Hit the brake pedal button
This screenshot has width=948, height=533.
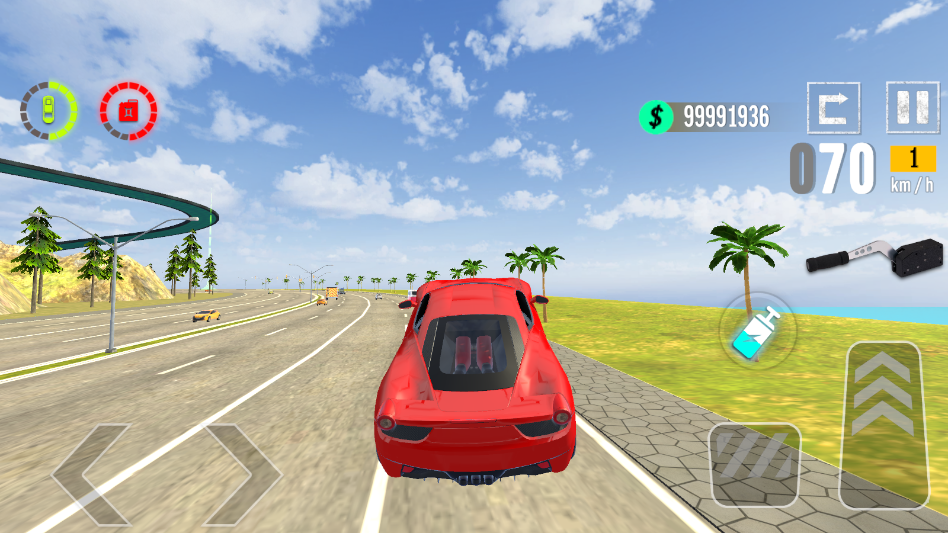tap(754, 465)
